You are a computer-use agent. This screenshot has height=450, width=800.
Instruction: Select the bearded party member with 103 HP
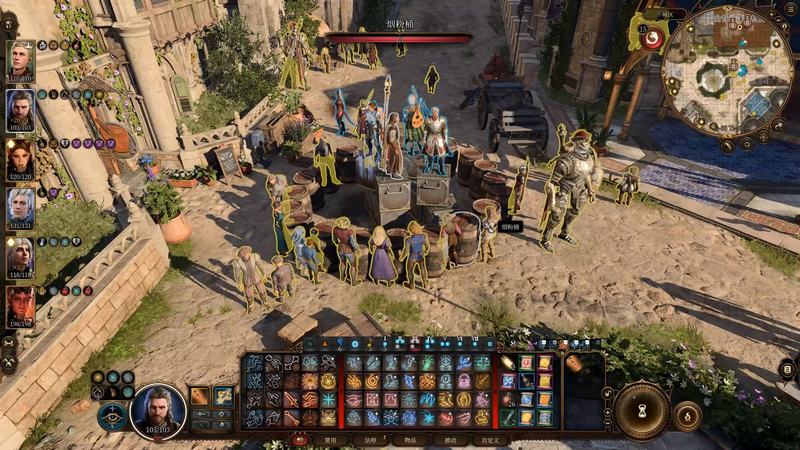(20, 110)
